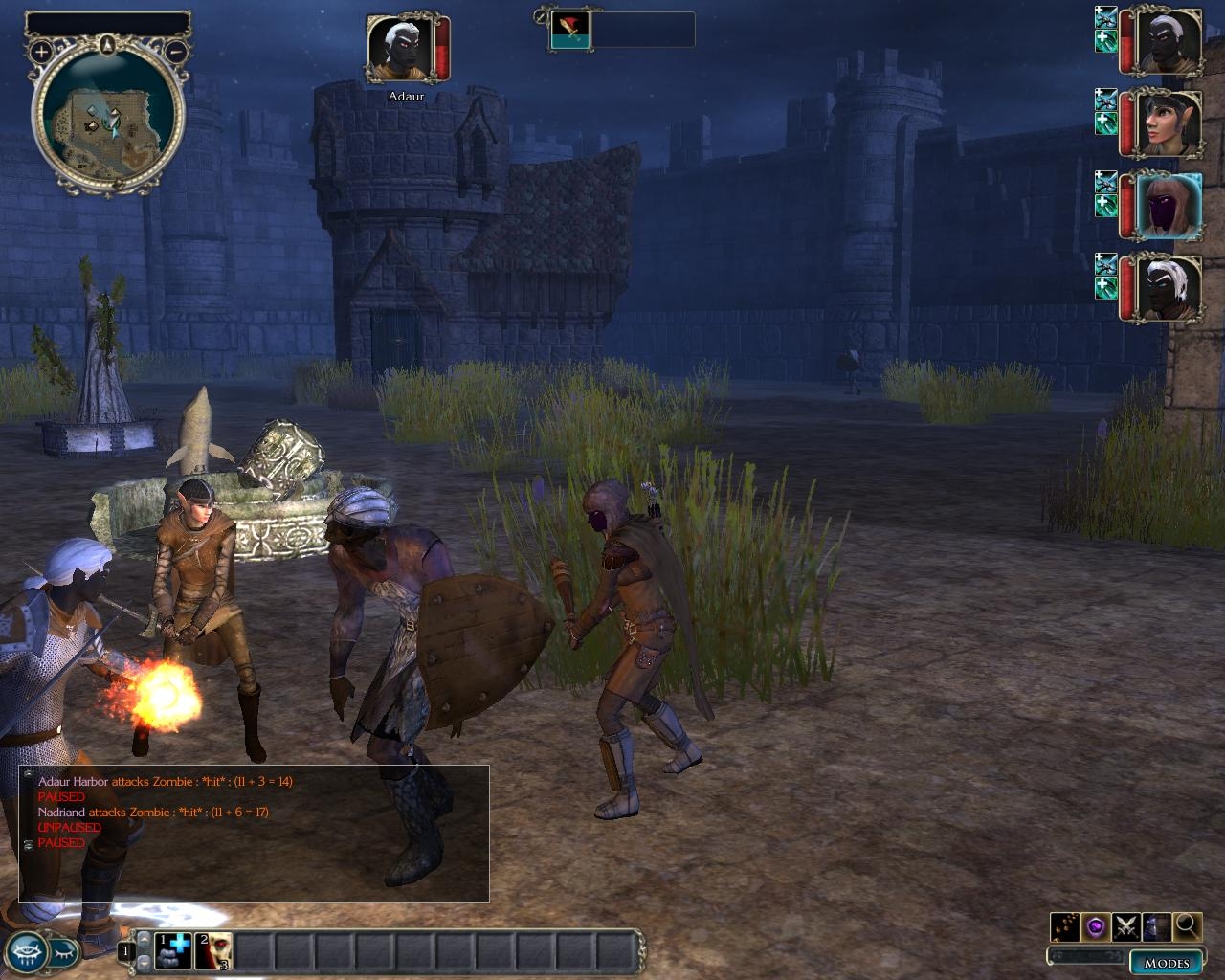Click the open eye icon button
This screenshot has width=1225, height=980.
click(x=28, y=950)
